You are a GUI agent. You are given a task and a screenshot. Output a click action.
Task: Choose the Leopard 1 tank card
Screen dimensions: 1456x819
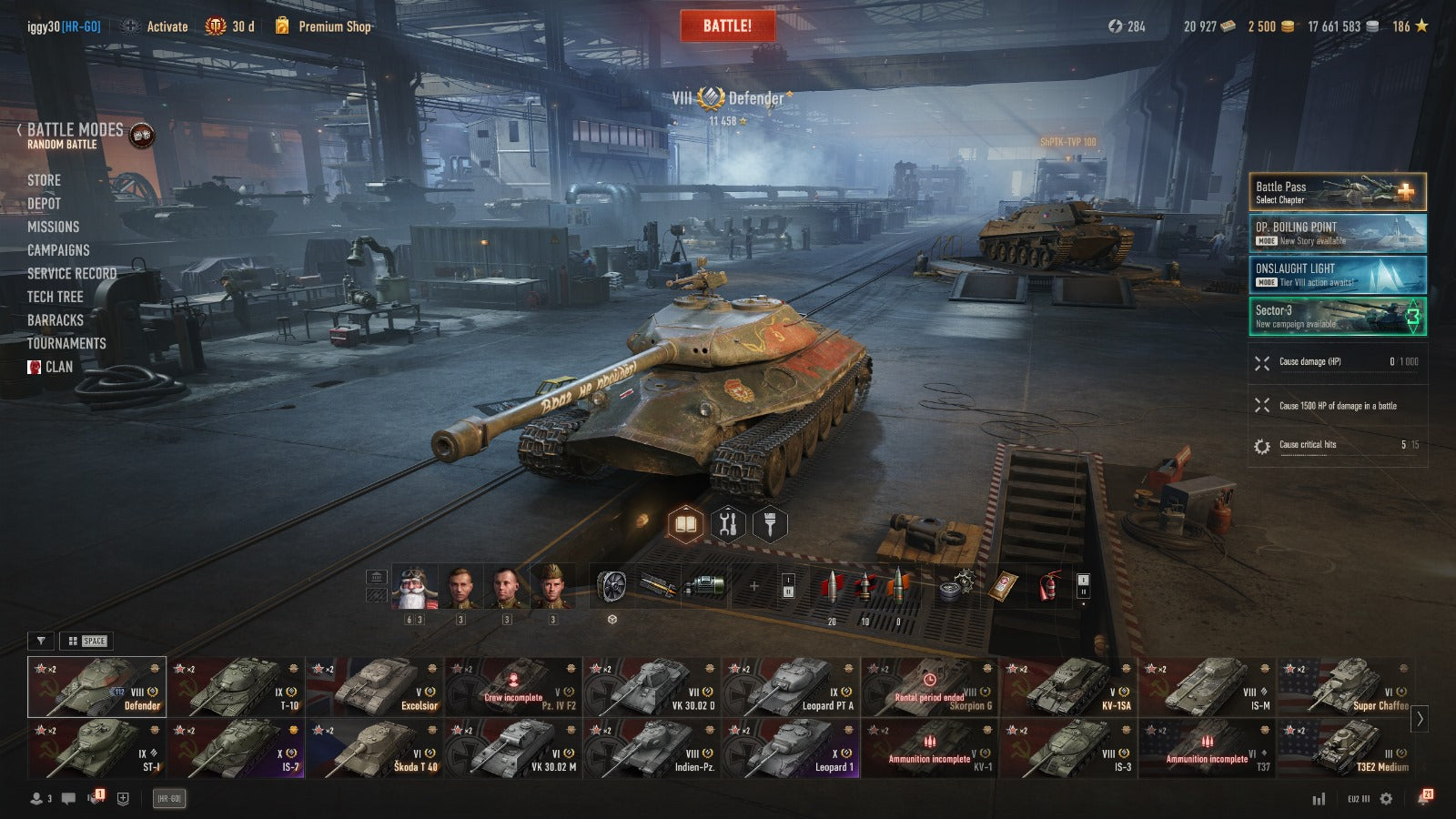coord(791,748)
